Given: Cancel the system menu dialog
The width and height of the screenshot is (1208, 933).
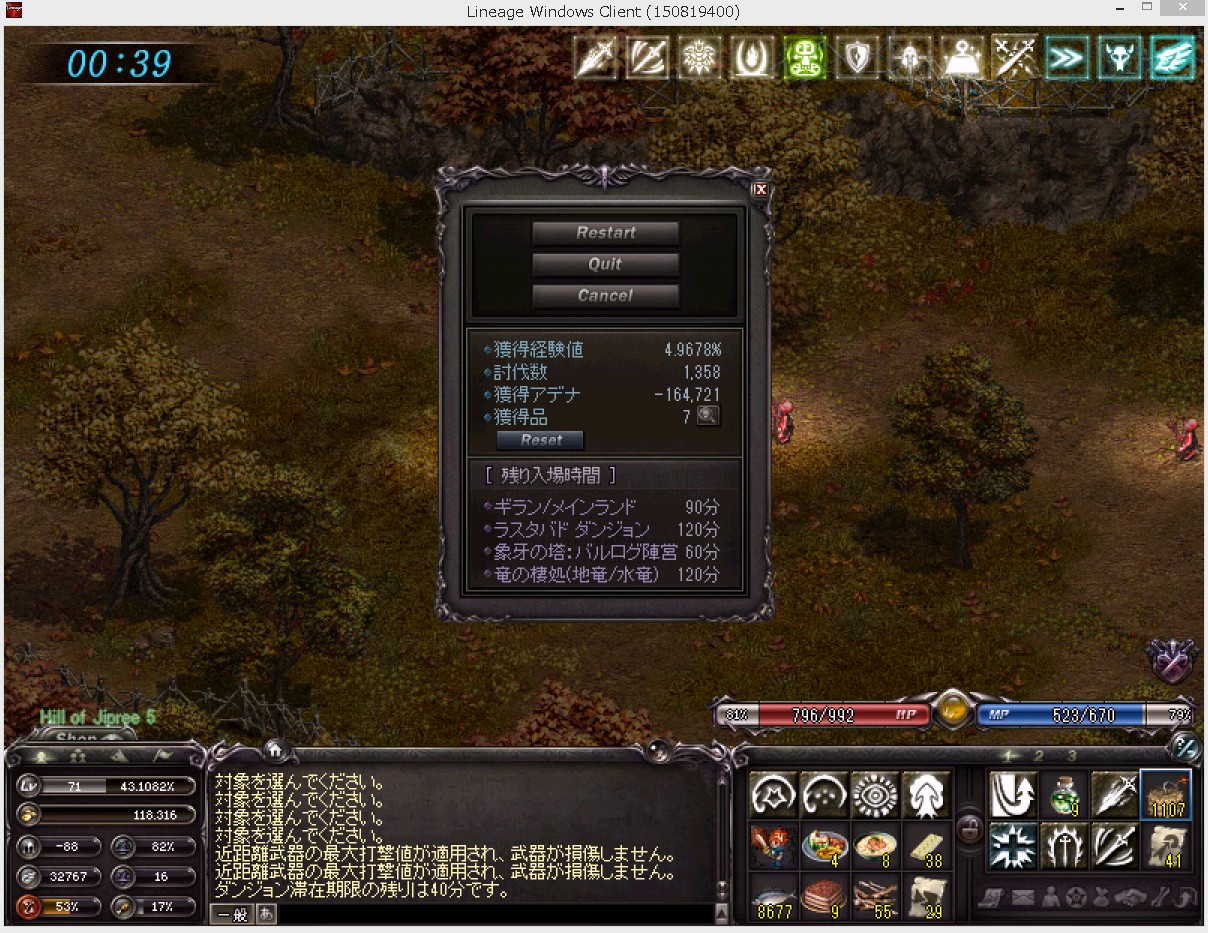Looking at the screenshot, I should [x=605, y=296].
